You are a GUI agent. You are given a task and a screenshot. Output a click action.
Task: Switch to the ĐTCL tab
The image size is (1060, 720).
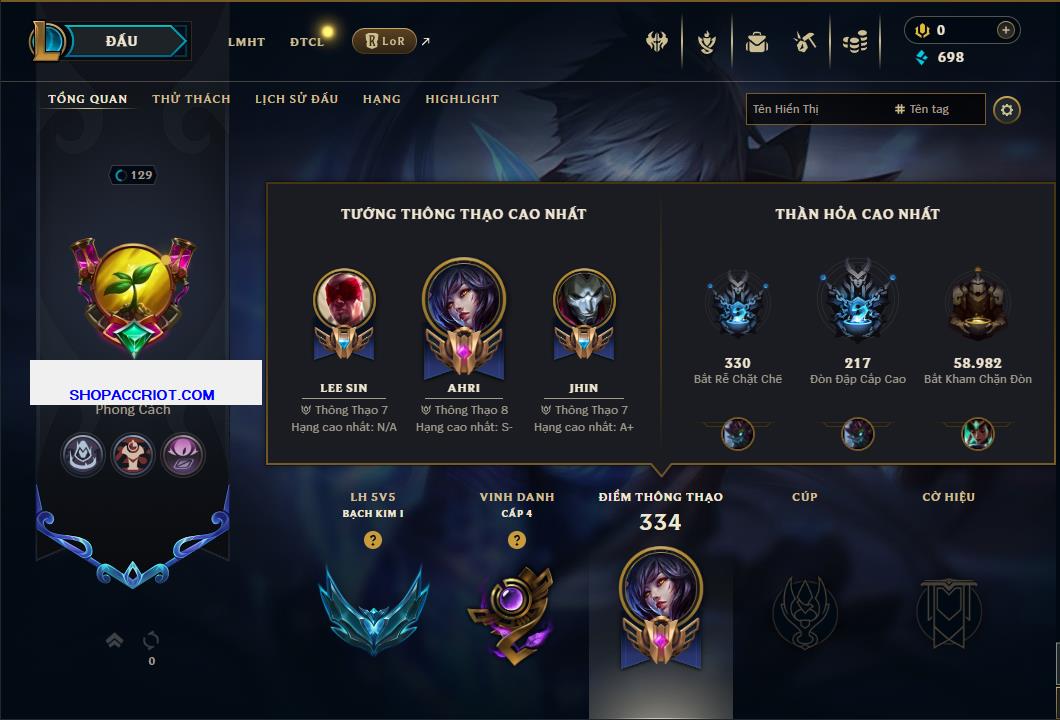307,42
